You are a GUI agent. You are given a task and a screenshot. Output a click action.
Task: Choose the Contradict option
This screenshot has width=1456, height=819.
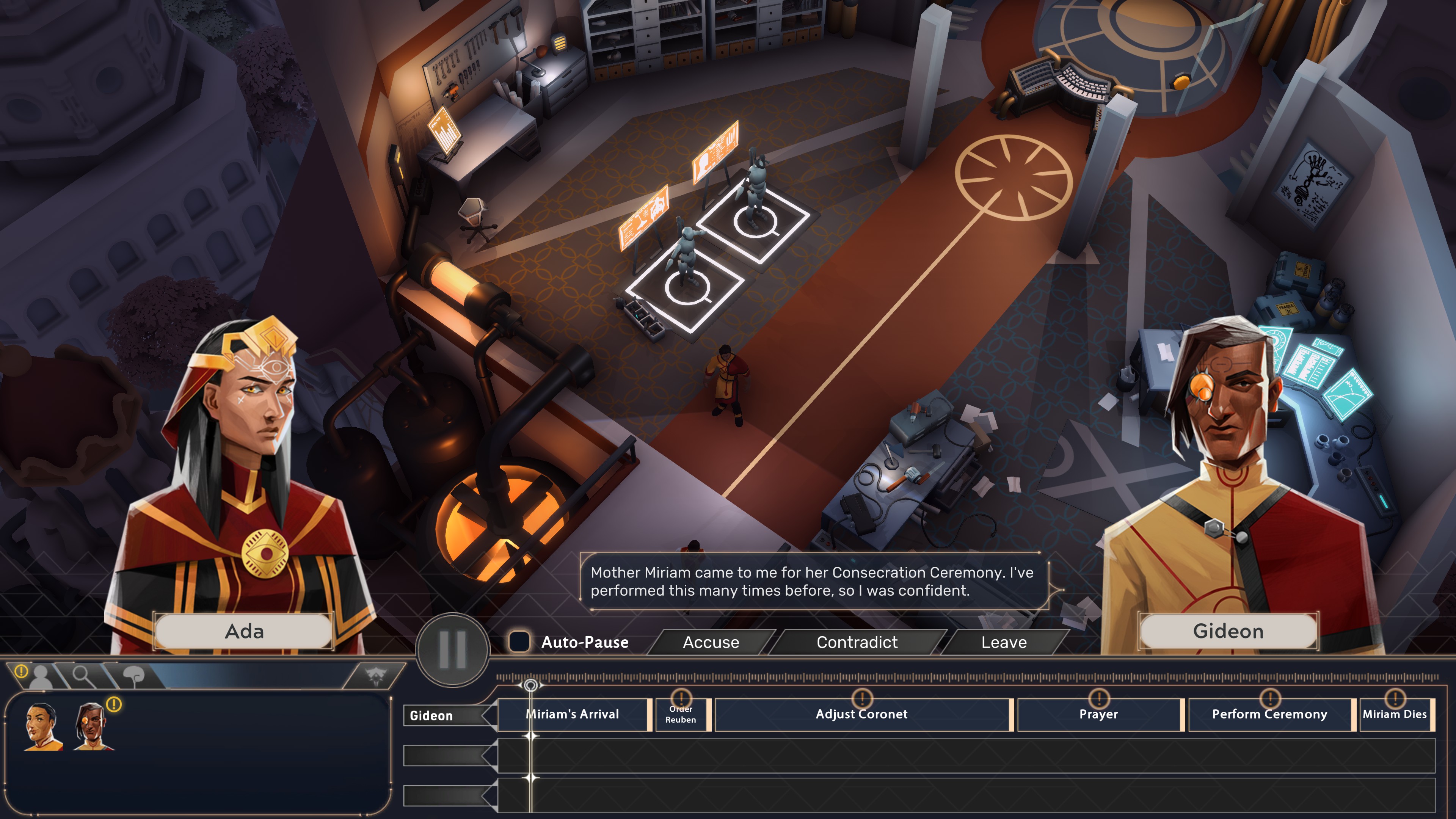(856, 642)
